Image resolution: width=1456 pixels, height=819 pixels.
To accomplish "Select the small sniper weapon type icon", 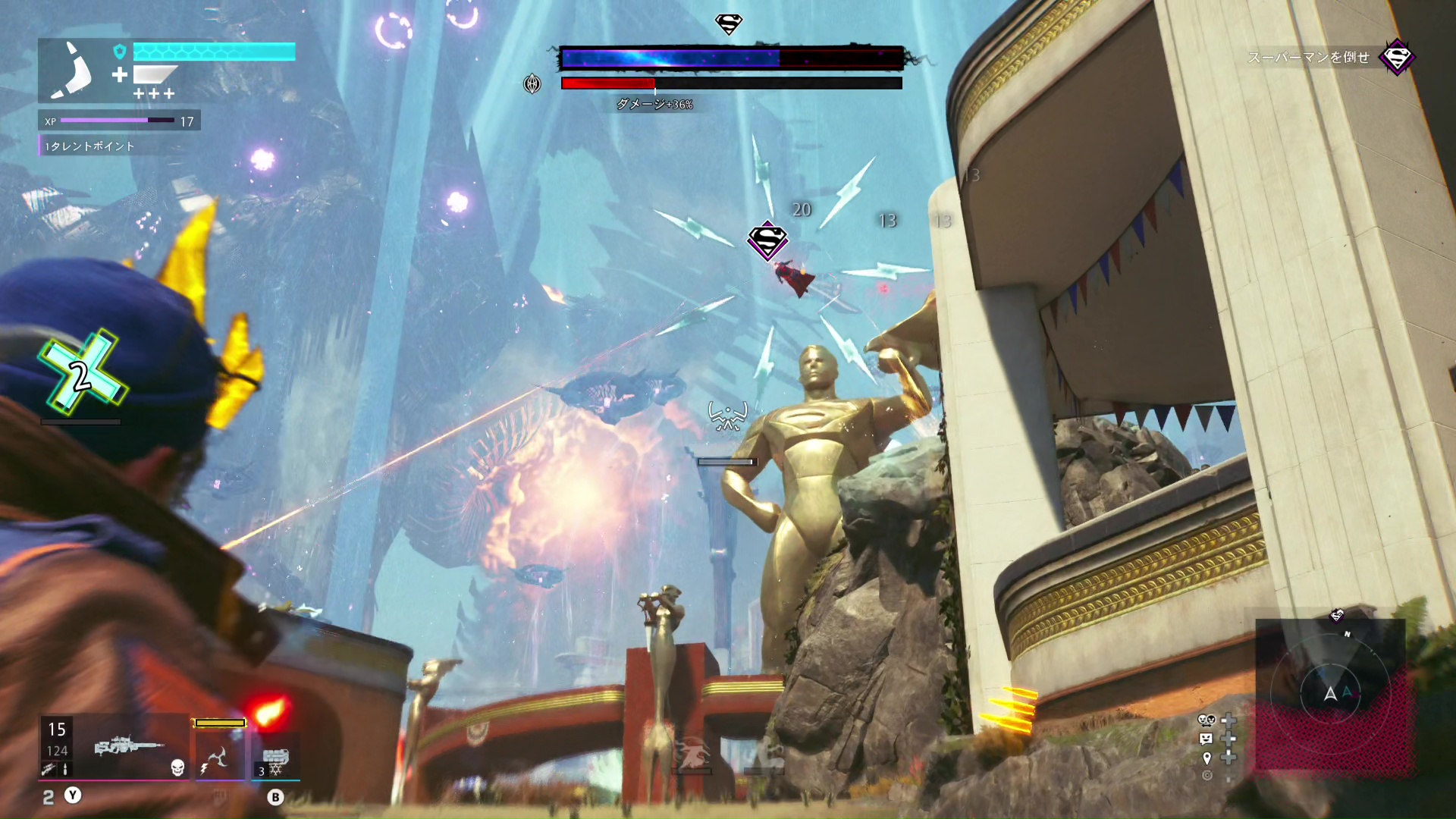I will point(48,770).
